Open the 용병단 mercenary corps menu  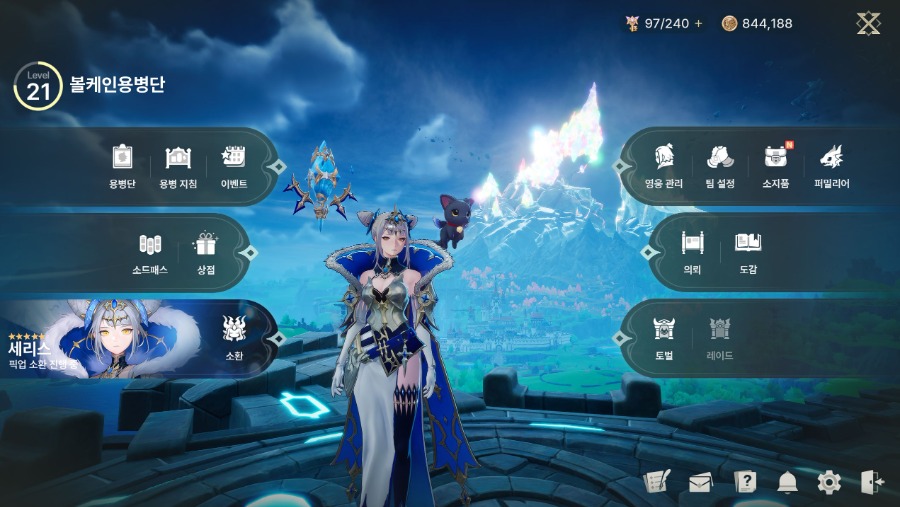122,165
